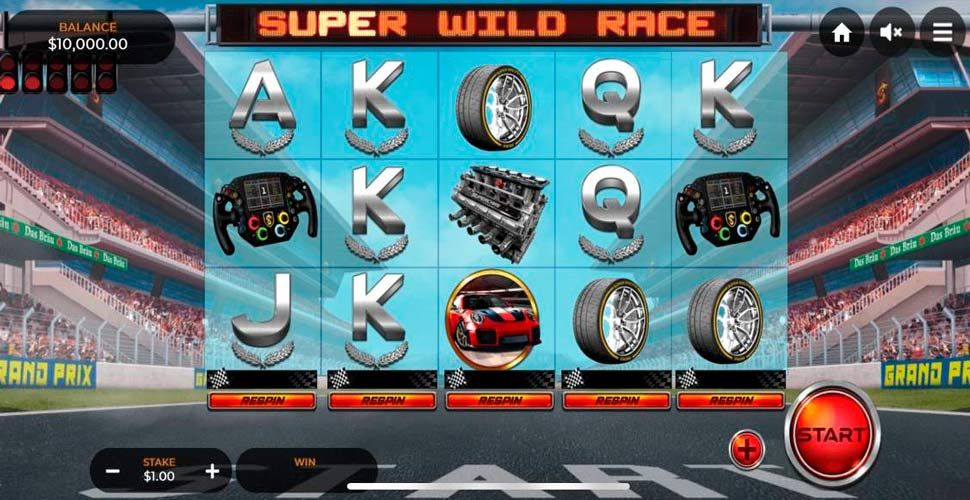The width and height of the screenshot is (970, 500).
Task: Respin the reel showing the red car
Action: 496,400
